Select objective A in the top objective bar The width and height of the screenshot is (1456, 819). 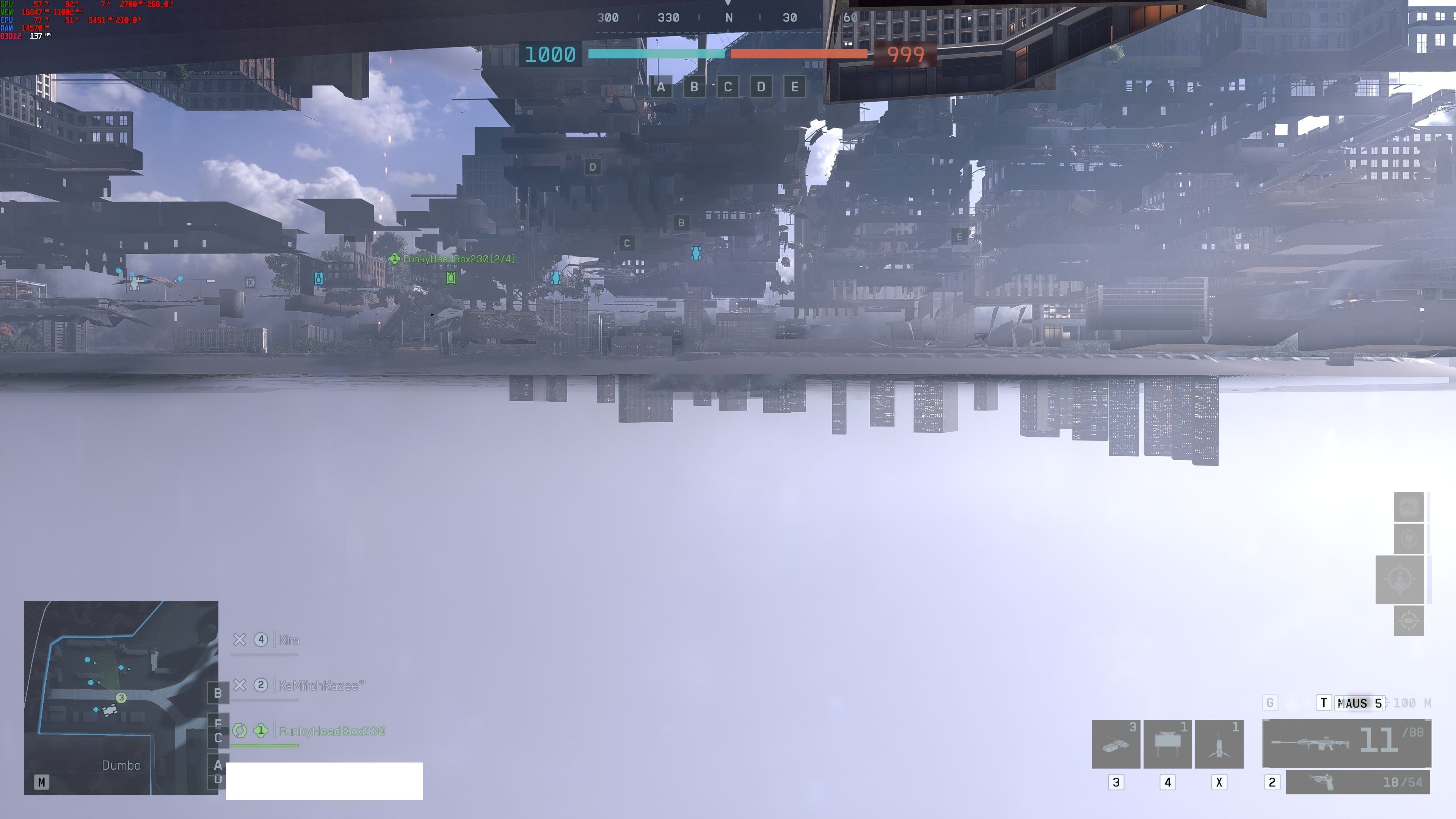(x=661, y=87)
